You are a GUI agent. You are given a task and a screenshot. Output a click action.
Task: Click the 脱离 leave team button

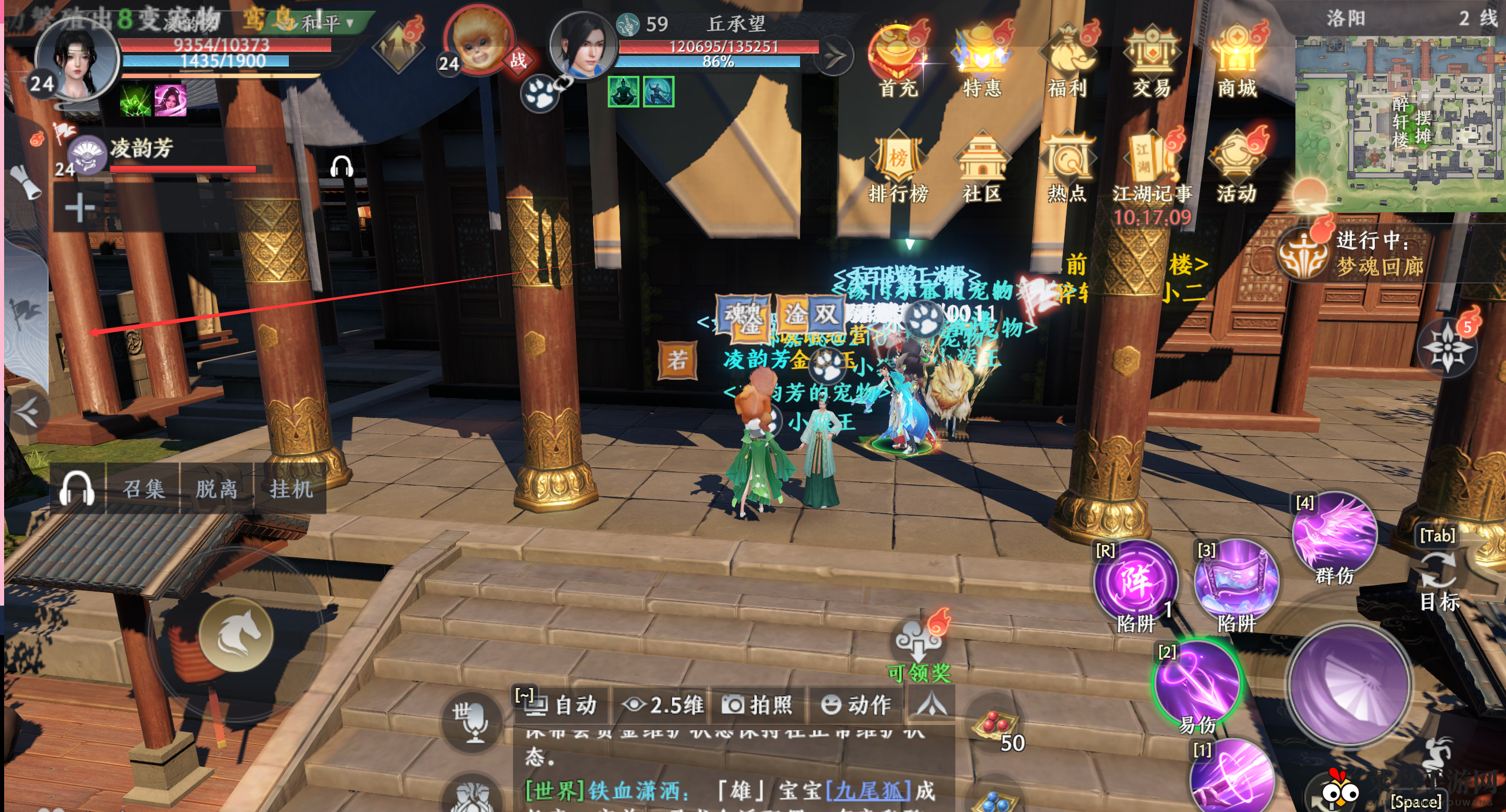pyautogui.click(x=216, y=489)
